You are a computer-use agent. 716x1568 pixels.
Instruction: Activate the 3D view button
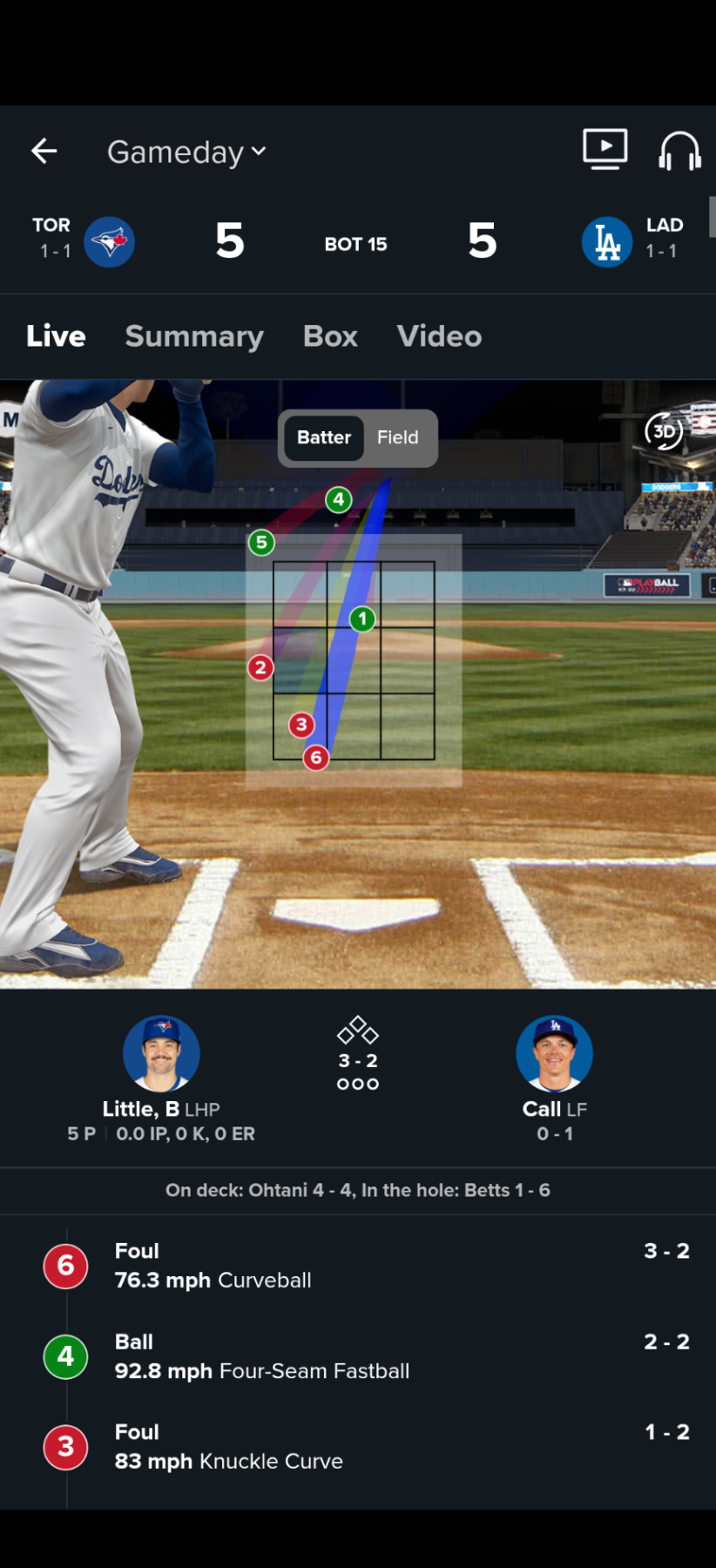[x=664, y=430]
